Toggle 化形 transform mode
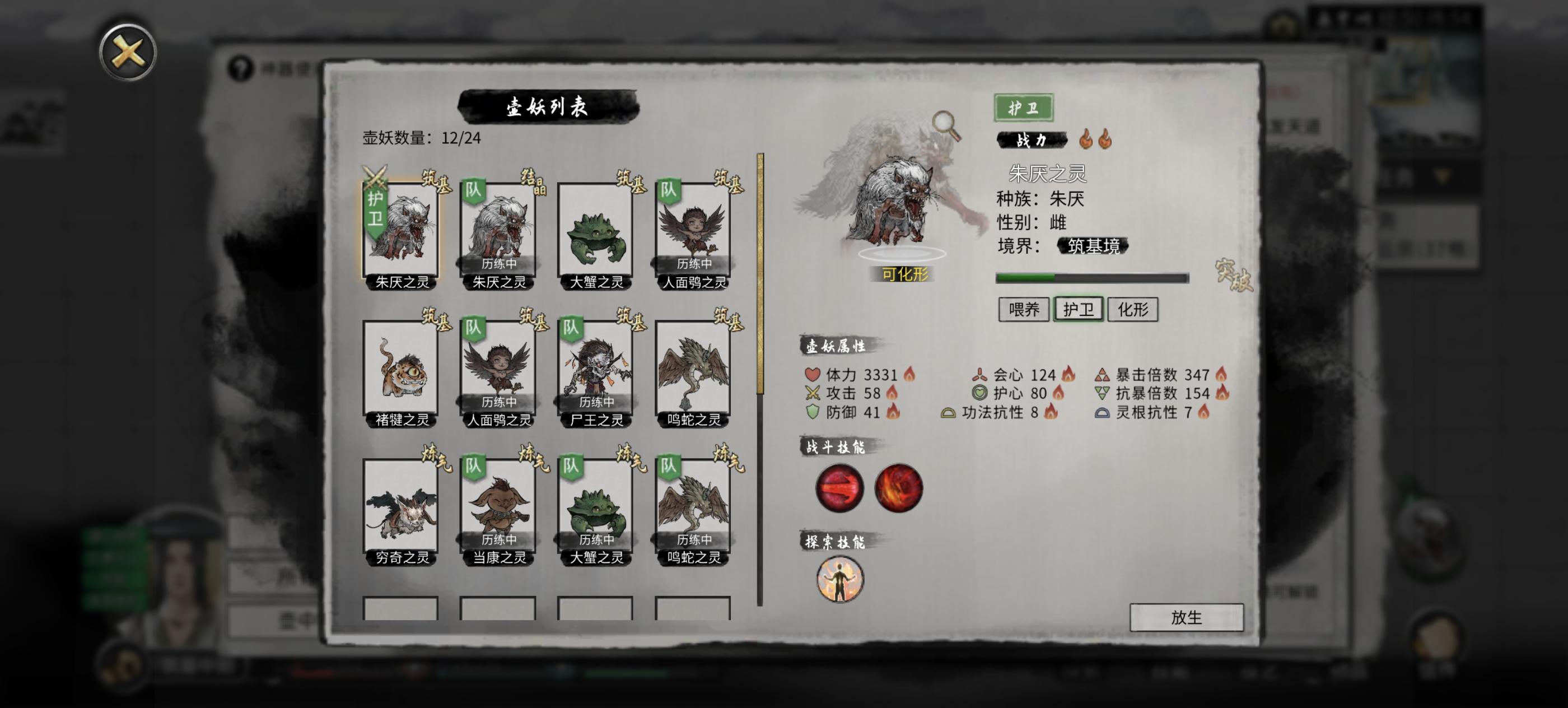1568x708 pixels. [x=1133, y=309]
